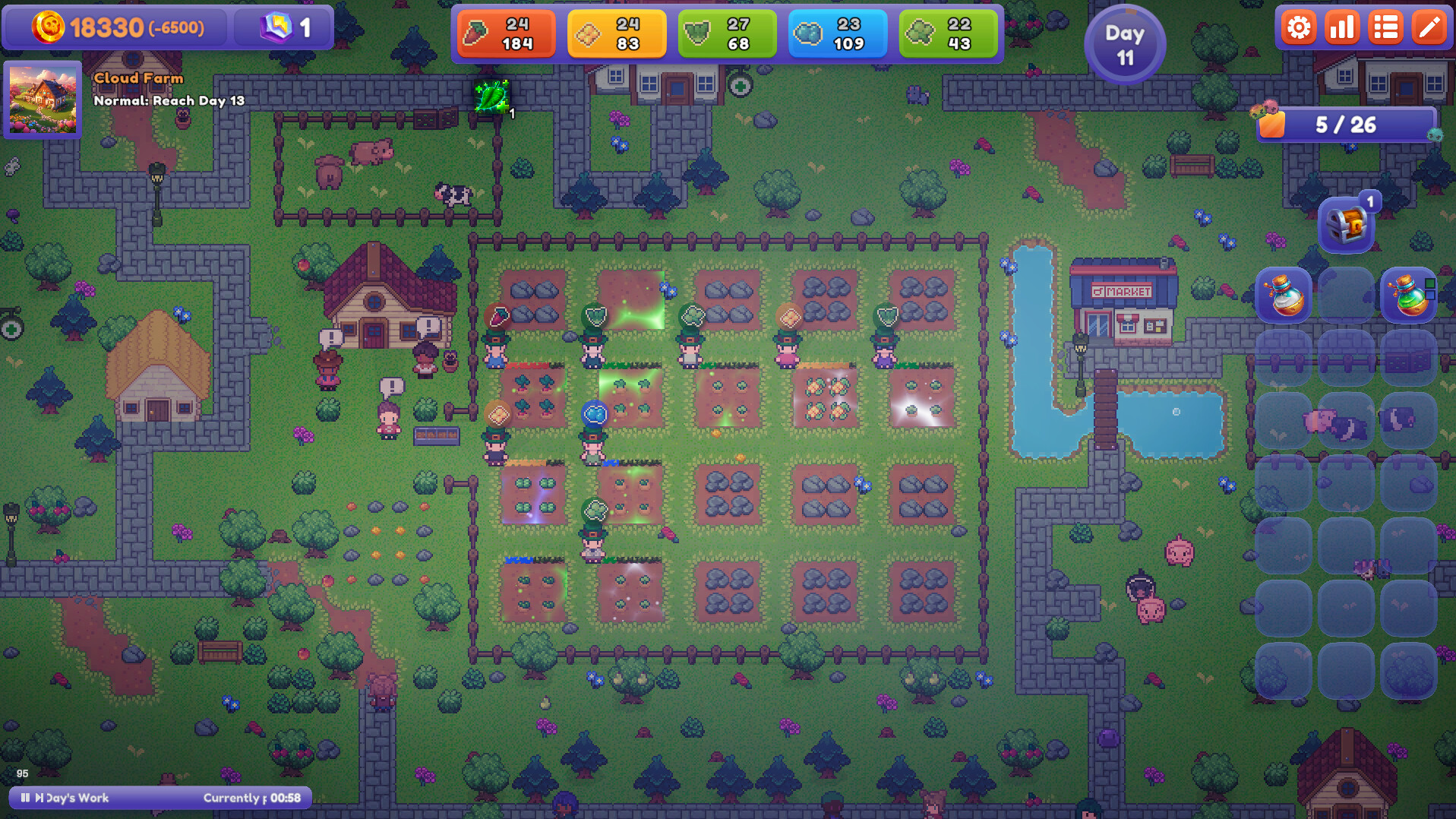Select the pencil edit tool
The height and width of the screenshot is (819, 1456).
1429,27
